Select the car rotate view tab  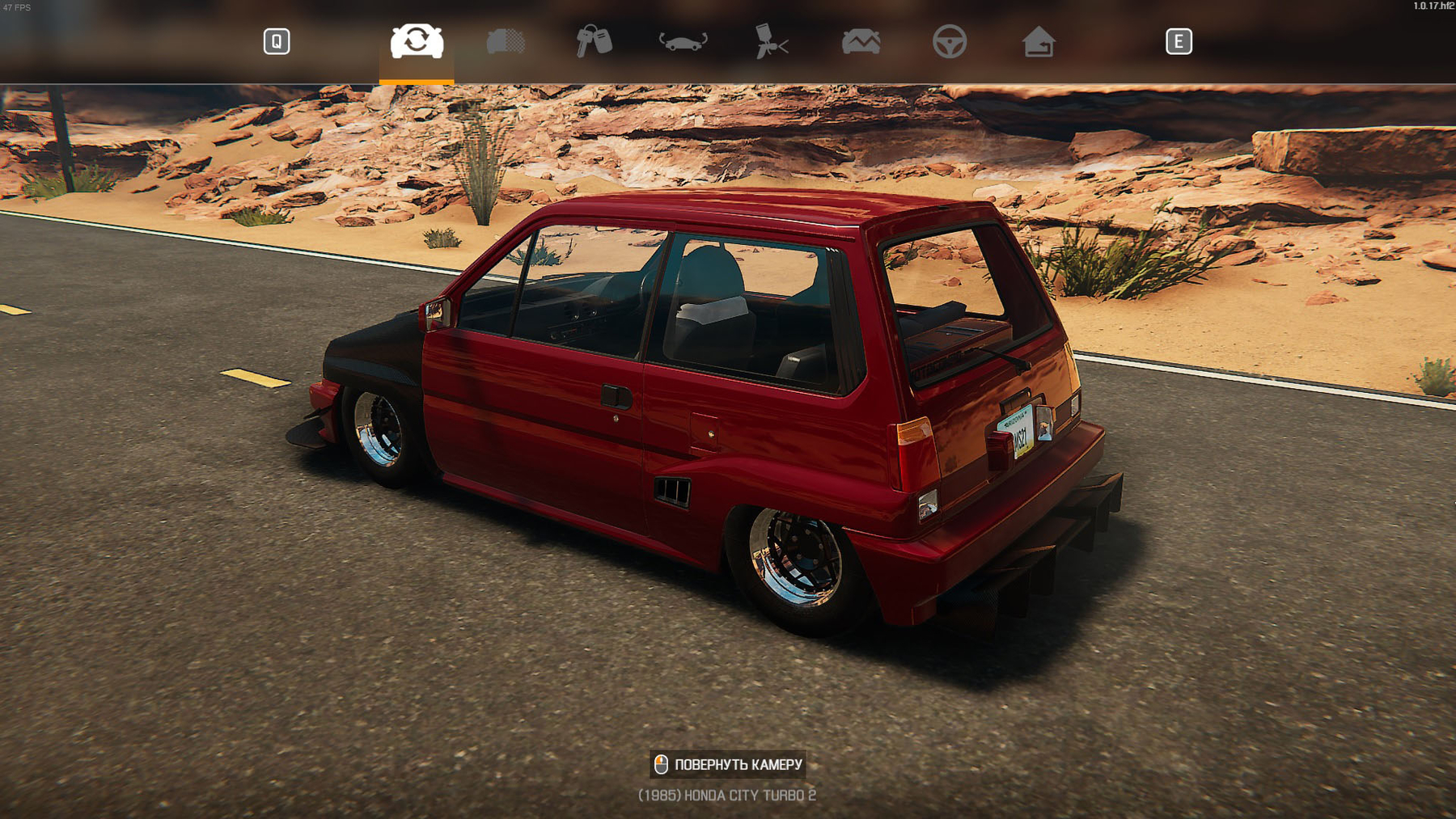coord(417,41)
